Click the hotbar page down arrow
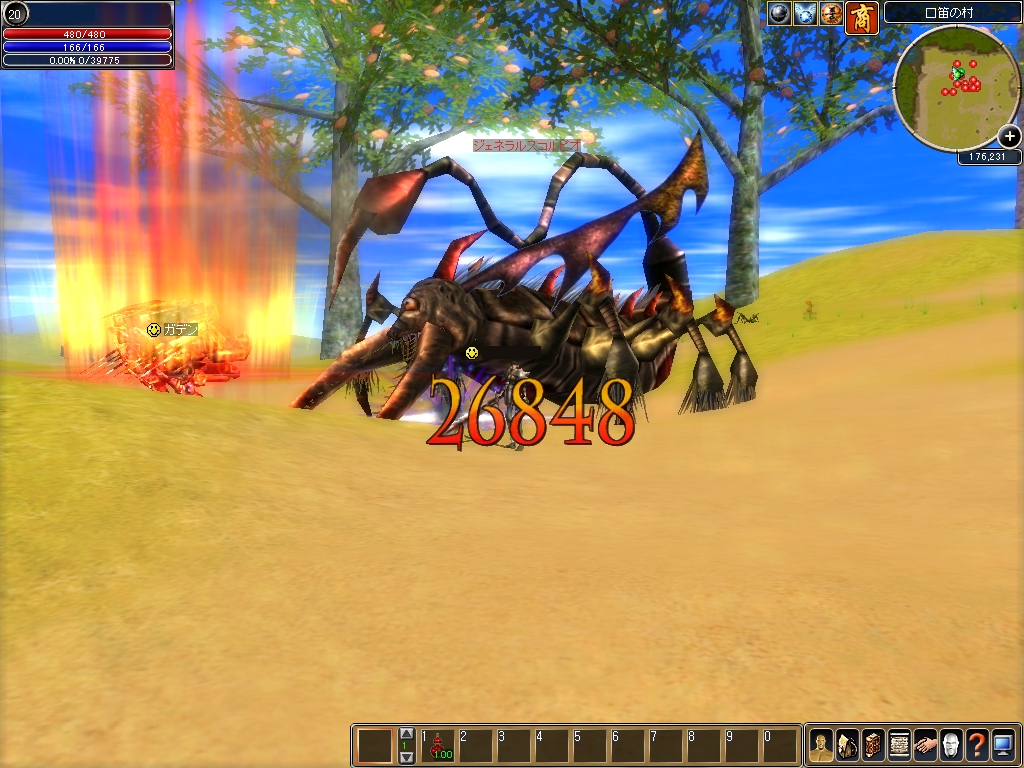 (x=406, y=758)
